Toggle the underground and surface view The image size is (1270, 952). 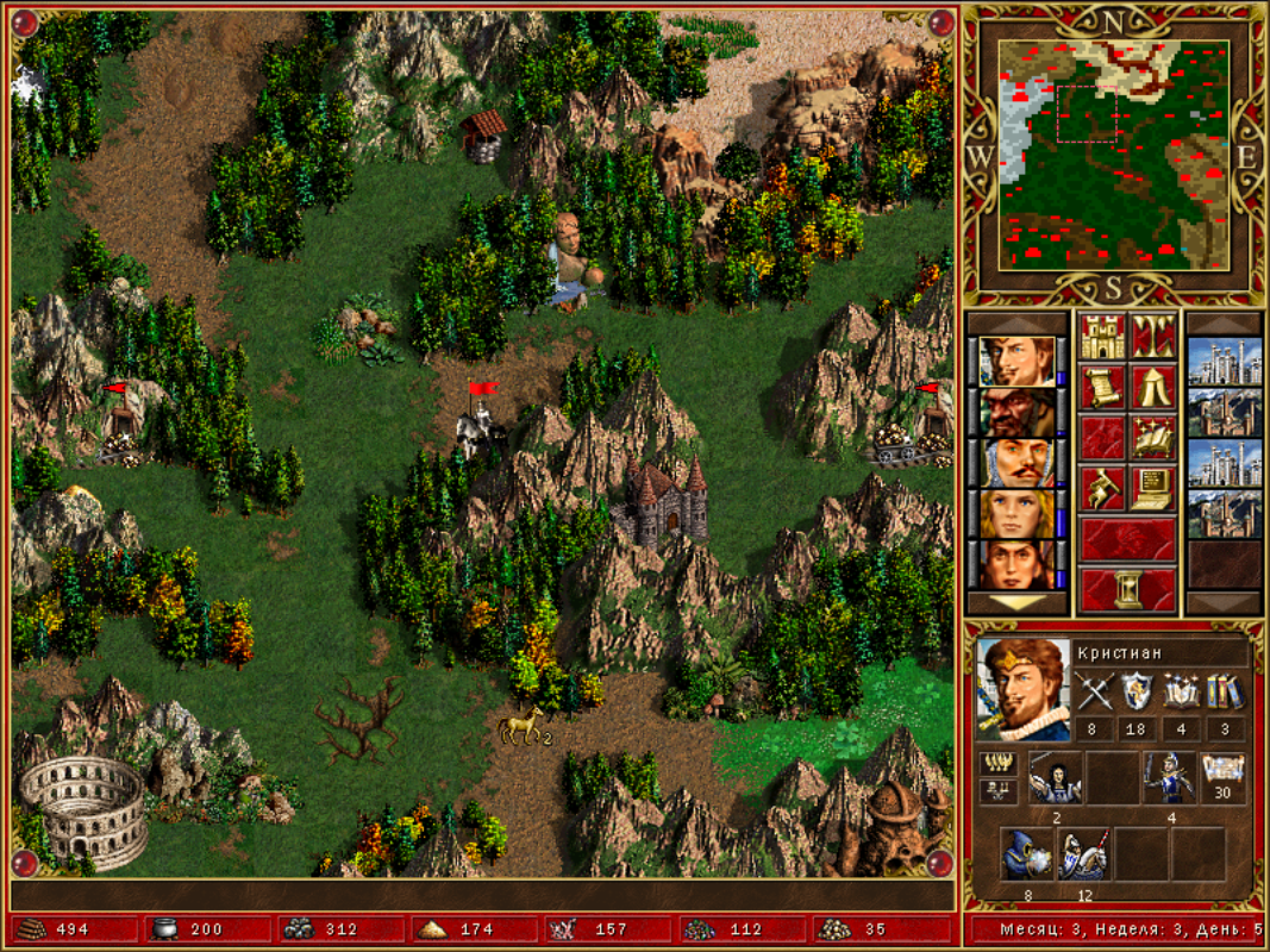pos(1154,337)
